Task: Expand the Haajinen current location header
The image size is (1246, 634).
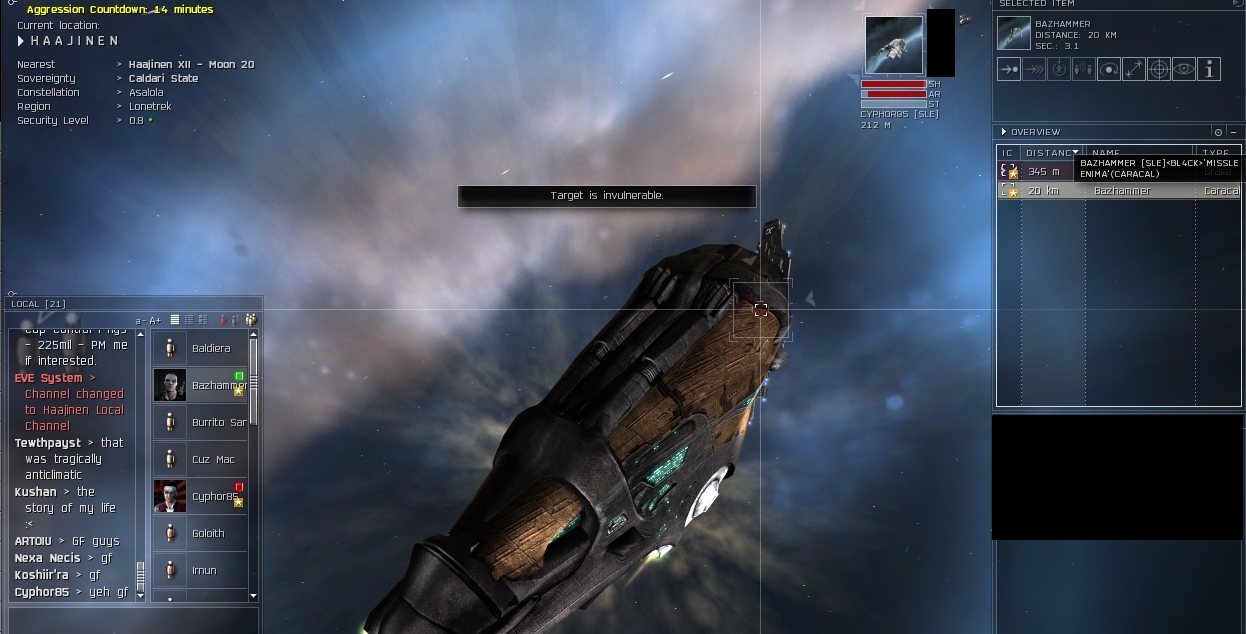Action: (22, 41)
